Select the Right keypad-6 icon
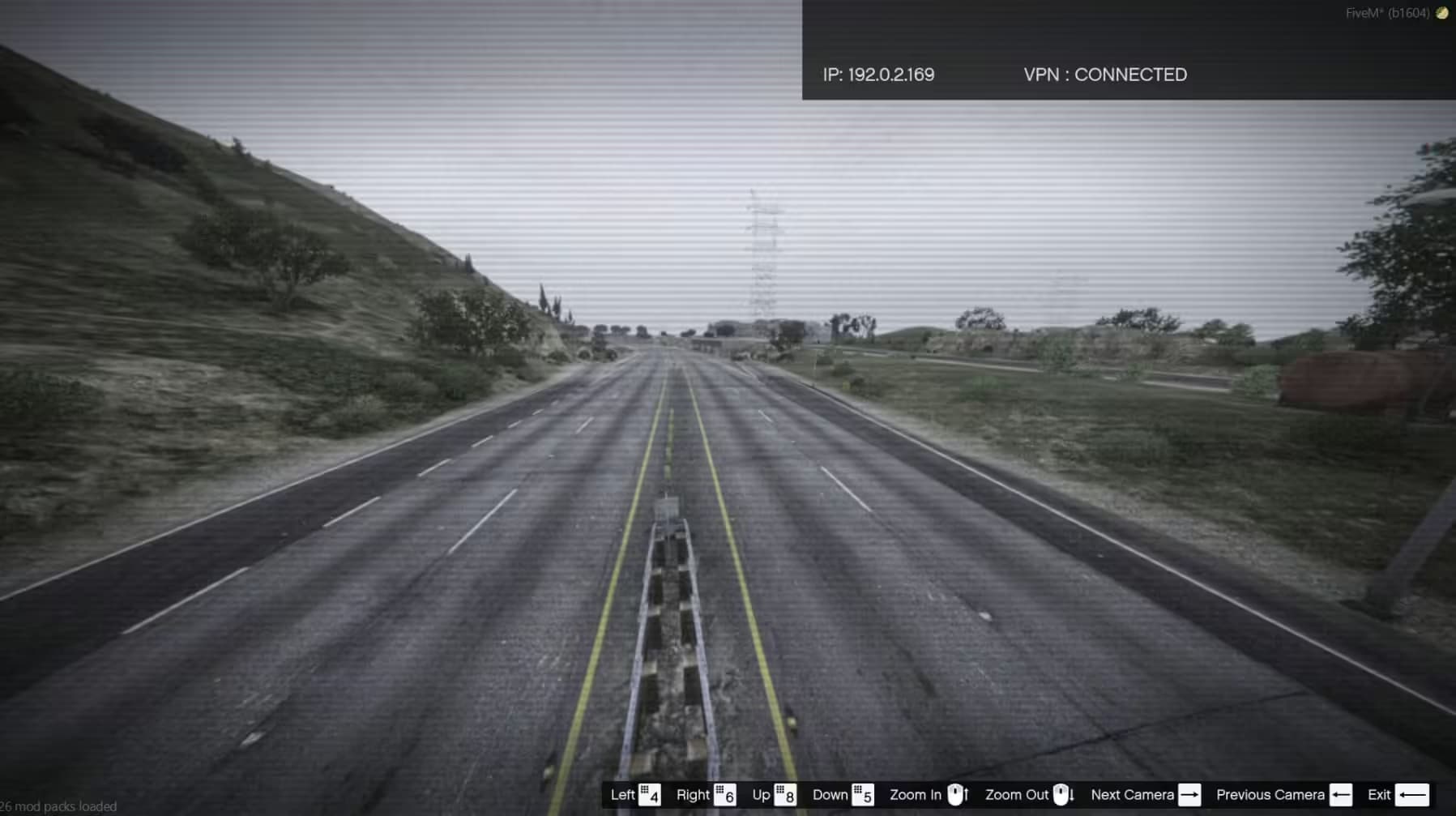The width and height of the screenshot is (1456, 816). [727, 795]
